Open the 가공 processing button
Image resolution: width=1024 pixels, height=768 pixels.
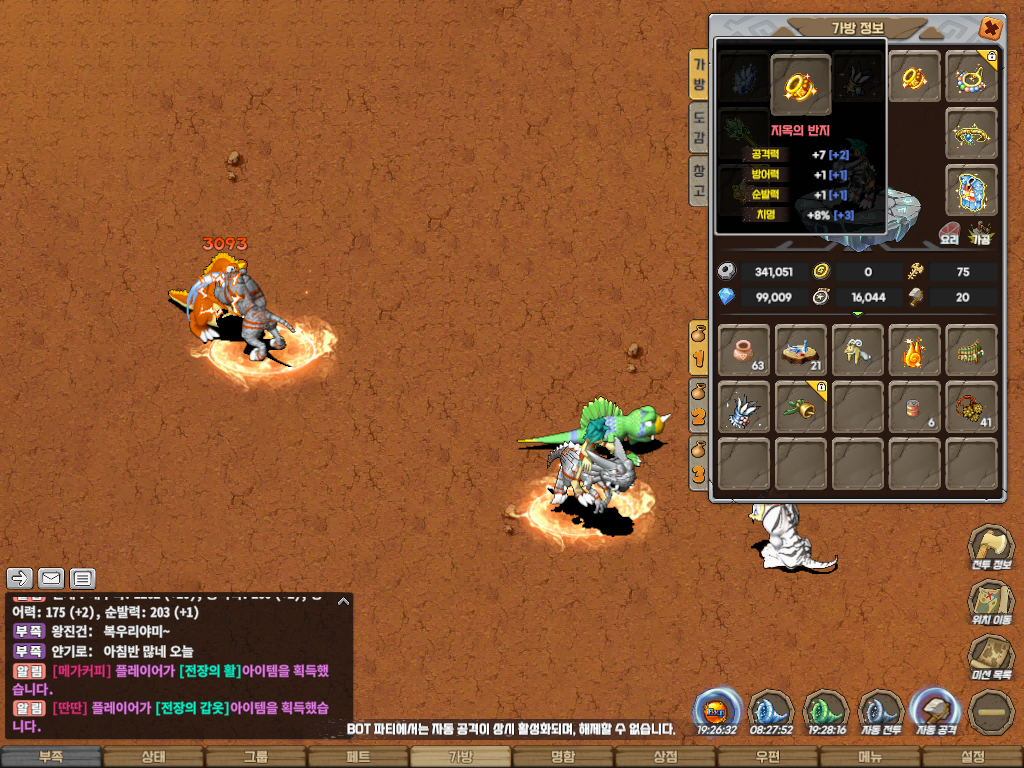(x=981, y=233)
